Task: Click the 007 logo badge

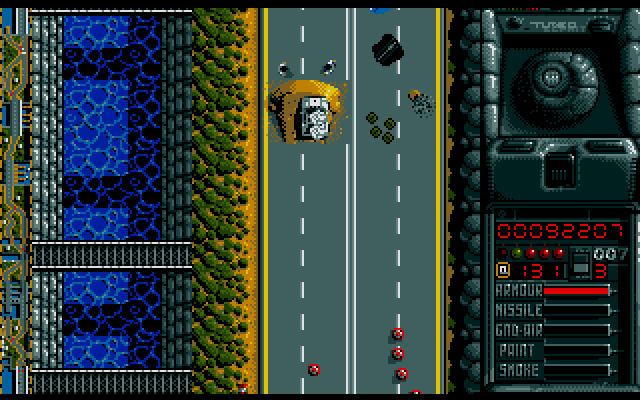Action: [x=606, y=253]
